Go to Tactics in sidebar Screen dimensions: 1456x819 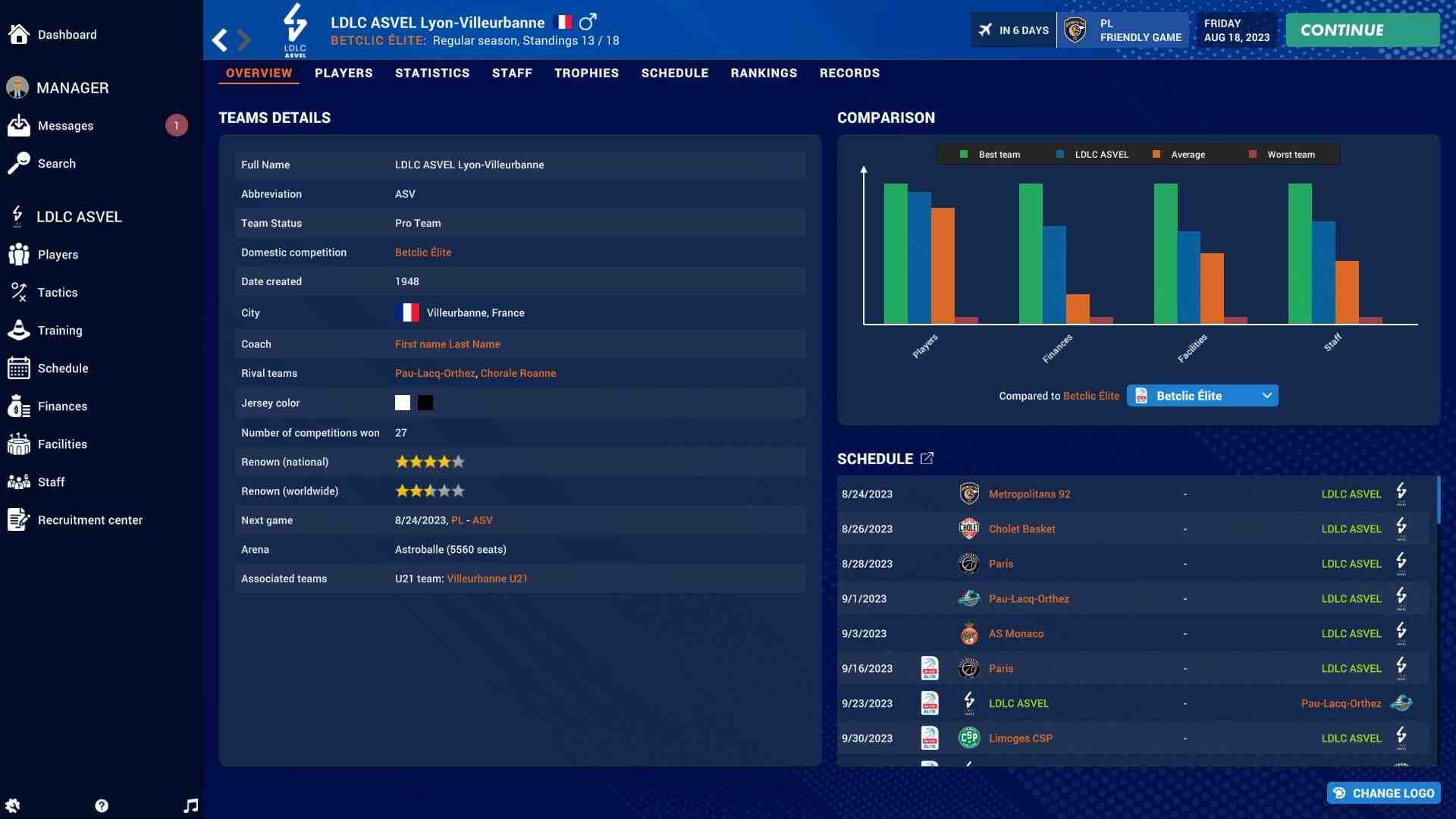(x=57, y=293)
